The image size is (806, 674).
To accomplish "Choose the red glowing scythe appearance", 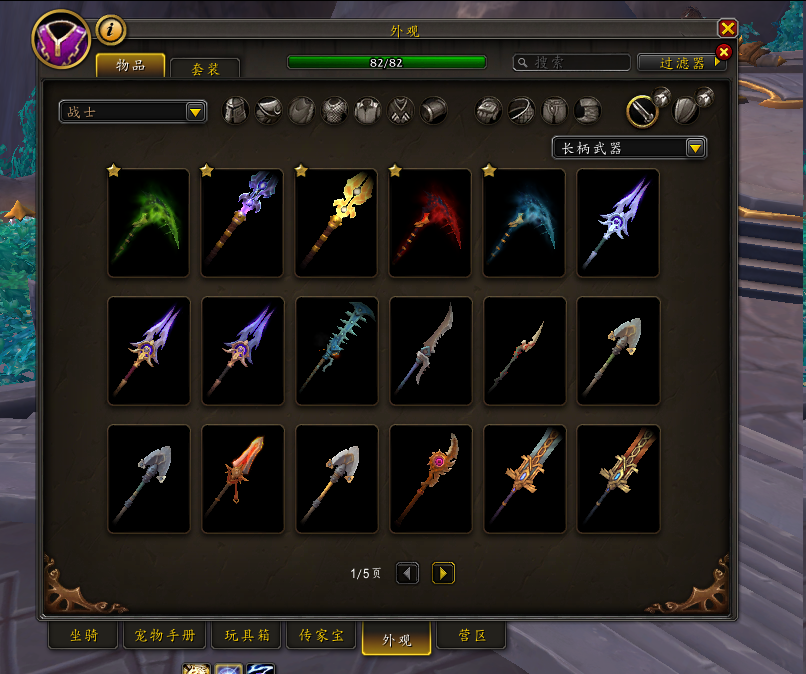I will tap(430, 223).
